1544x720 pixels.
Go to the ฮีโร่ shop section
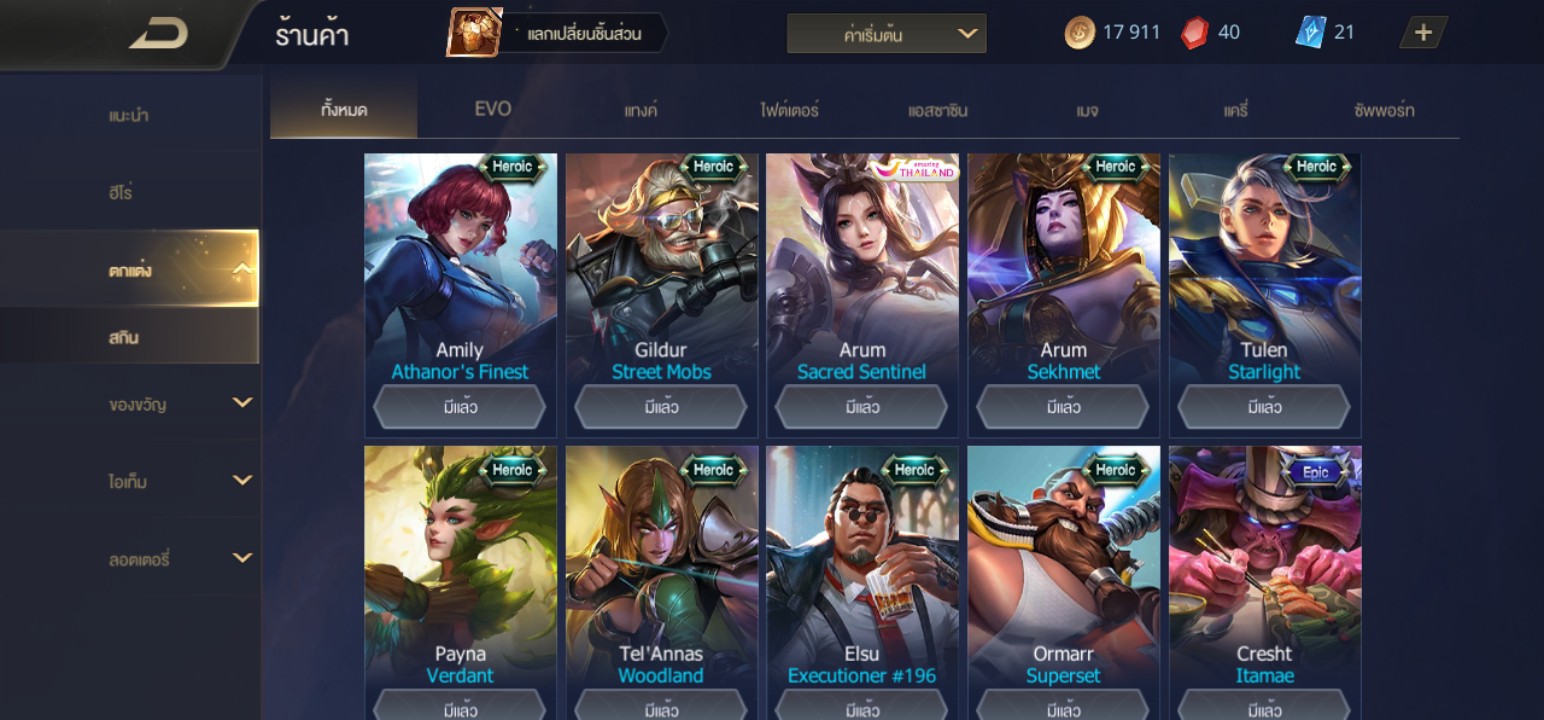click(x=121, y=192)
